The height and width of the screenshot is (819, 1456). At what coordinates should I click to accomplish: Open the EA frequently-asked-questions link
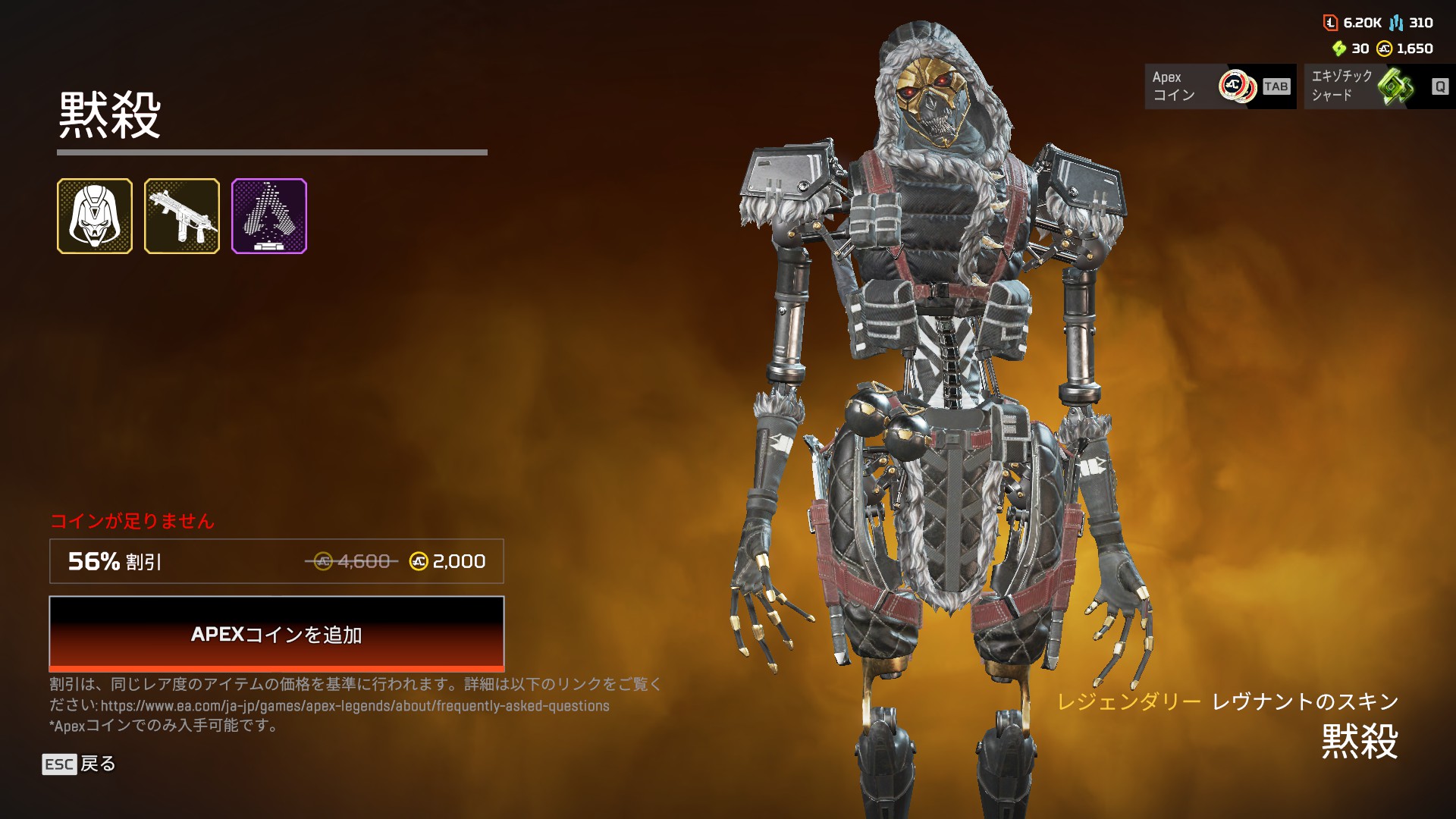355,706
